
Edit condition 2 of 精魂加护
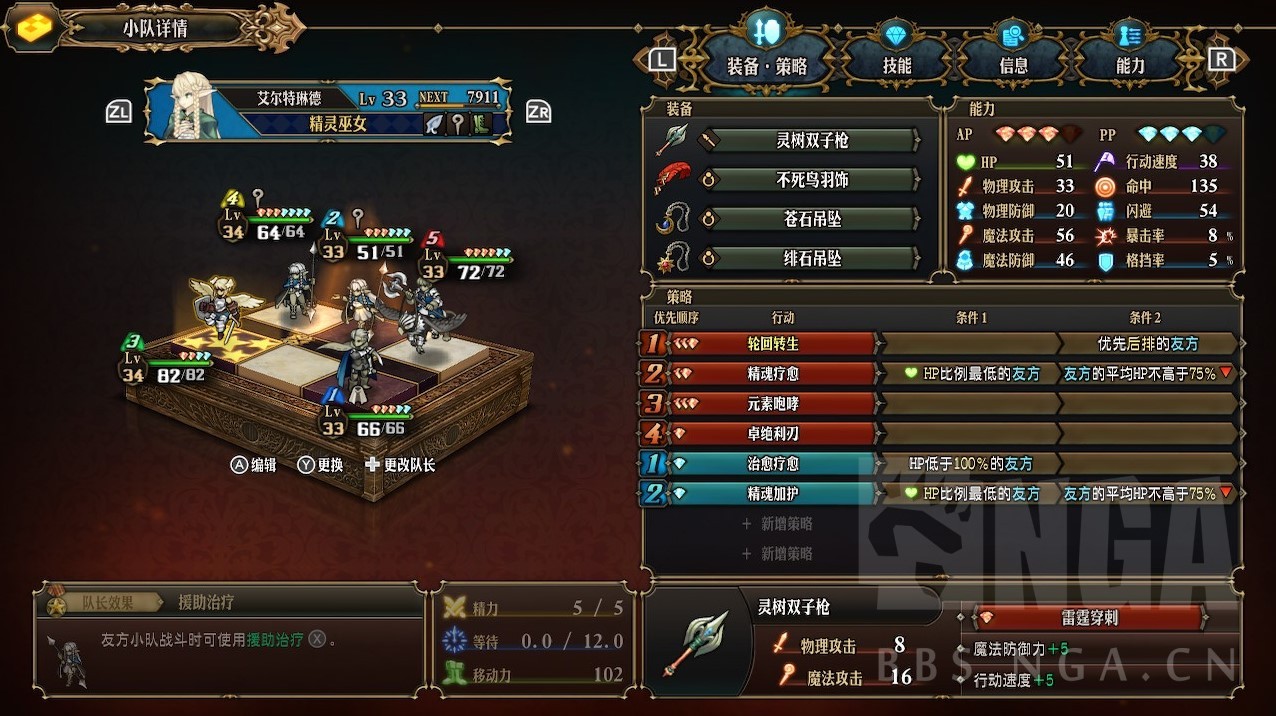[1146, 494]
